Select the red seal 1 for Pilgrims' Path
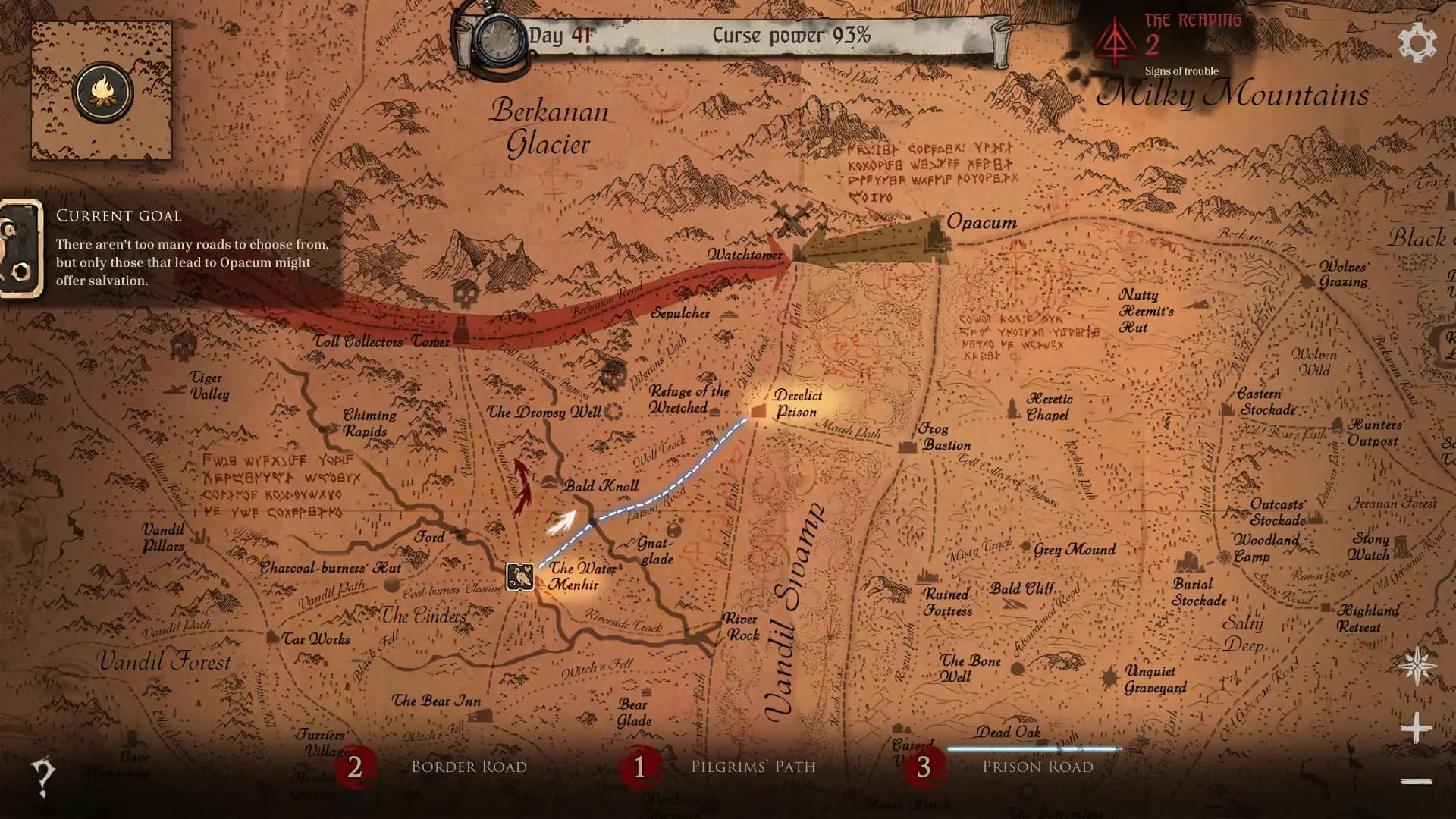Screen dimensions: 1456x819 click(x=639, y=767)
